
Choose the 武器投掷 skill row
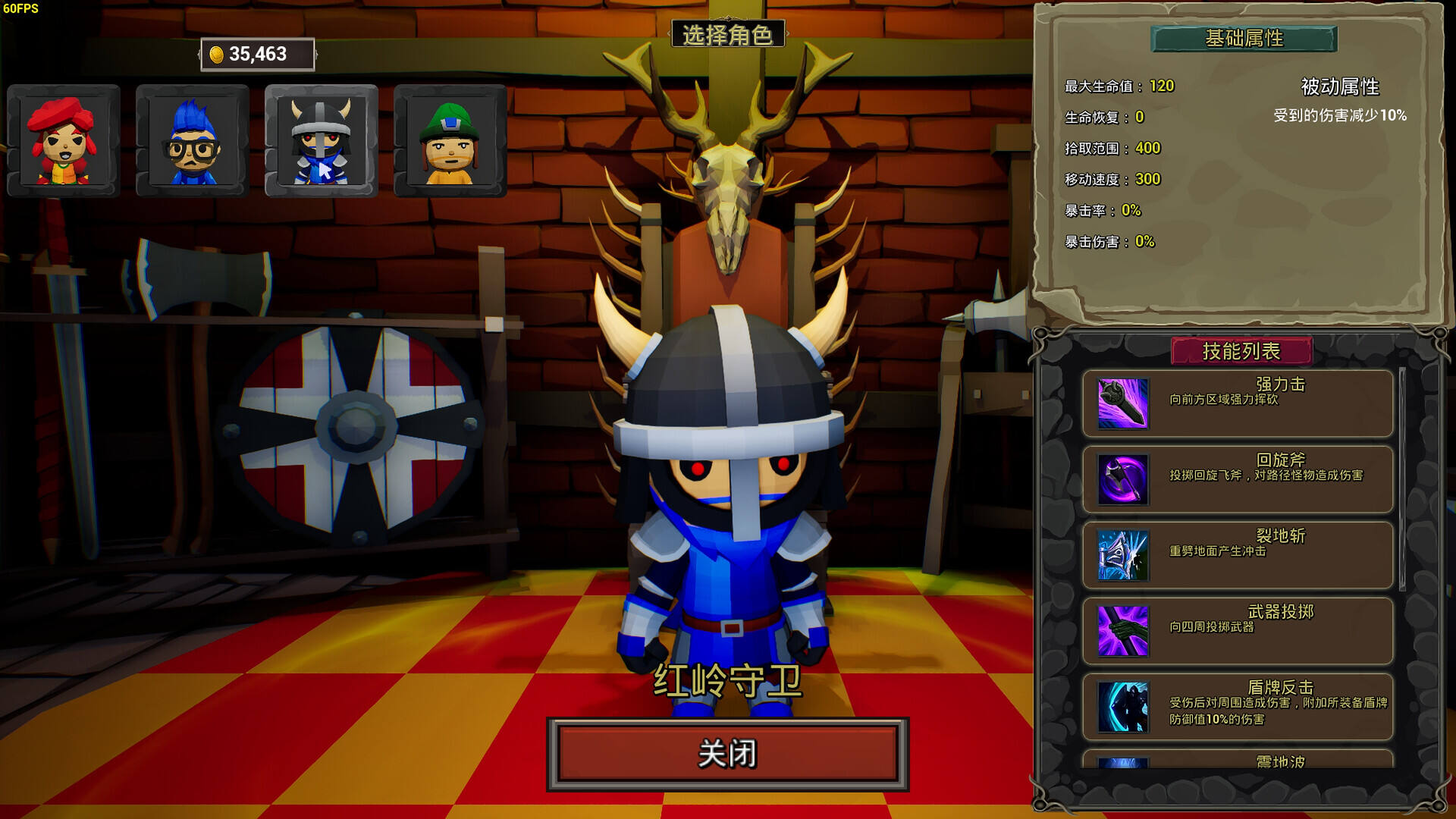1238,631
